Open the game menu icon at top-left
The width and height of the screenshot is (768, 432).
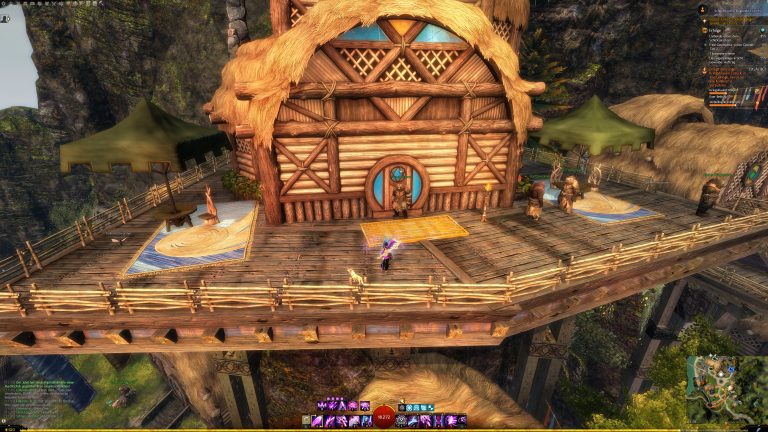point(5,3)
